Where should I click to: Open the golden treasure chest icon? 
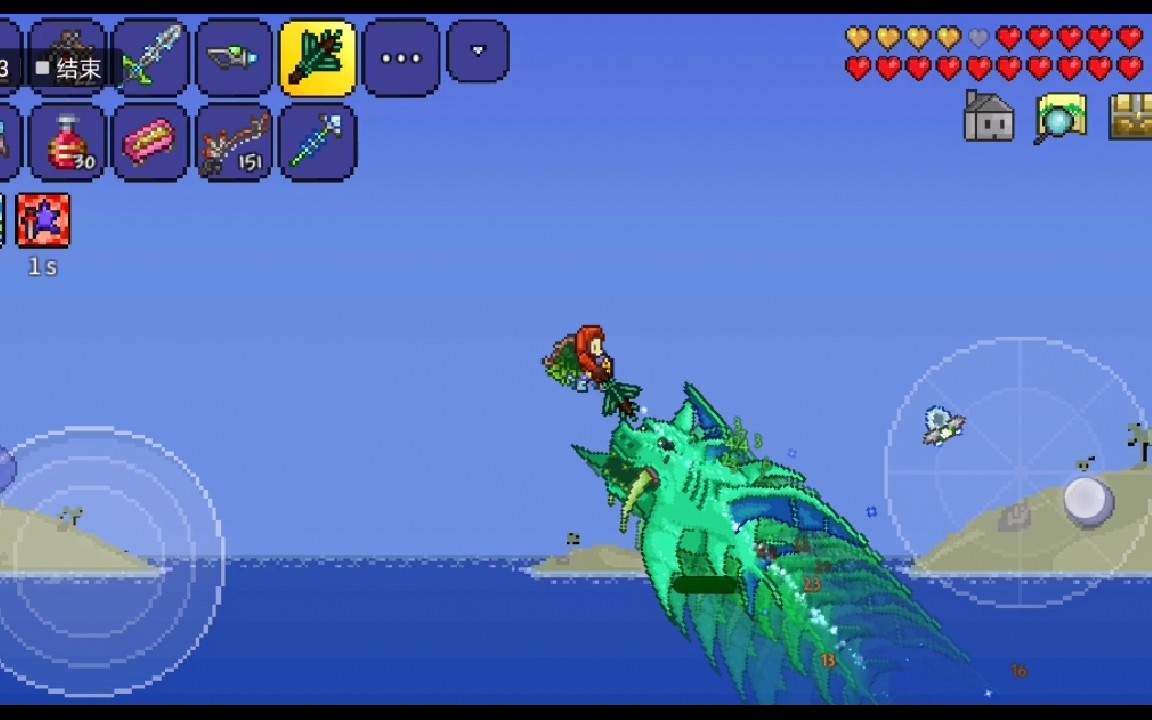[x=1131, y=117]
